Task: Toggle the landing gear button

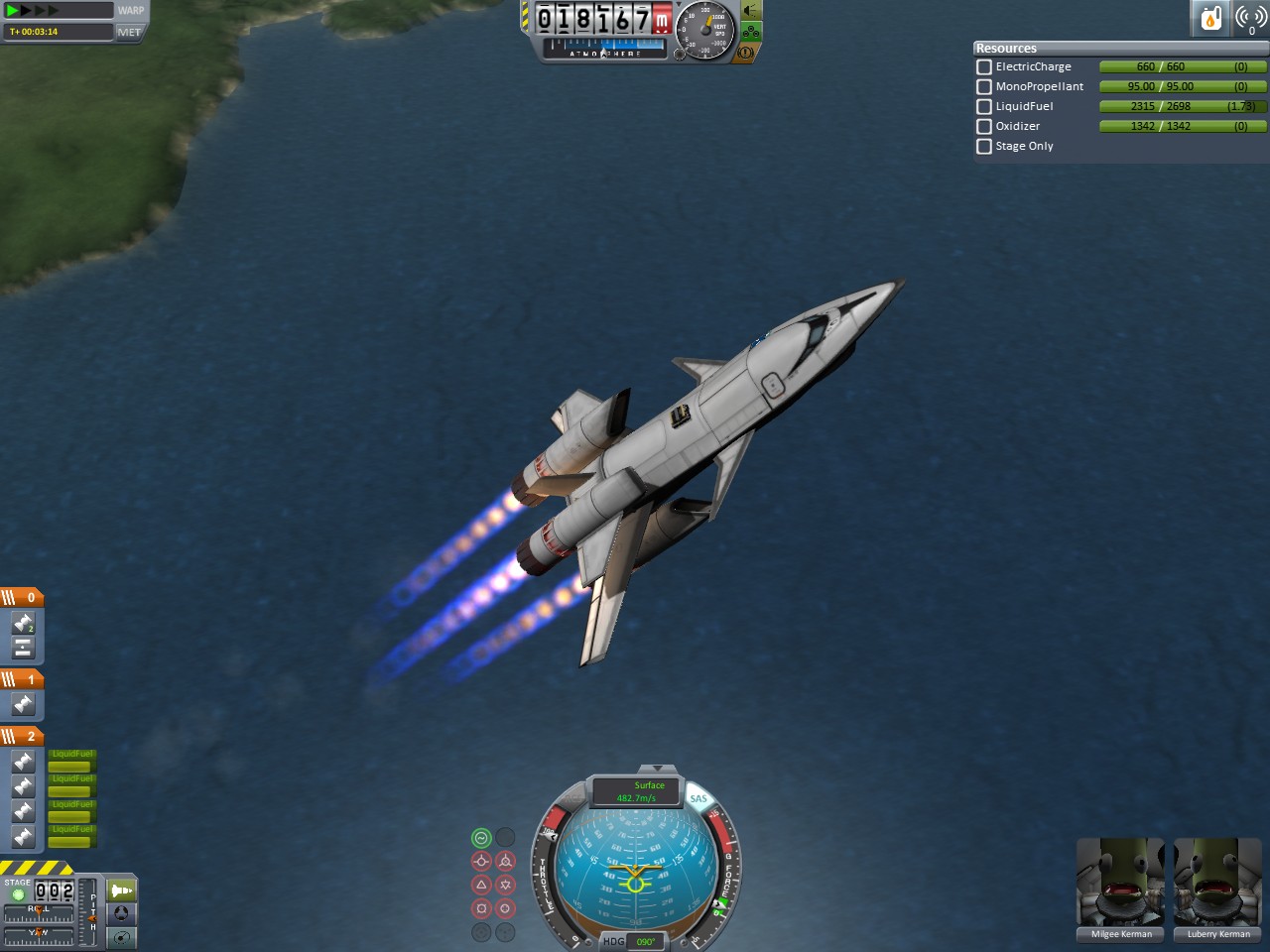Action: (751, 32)
